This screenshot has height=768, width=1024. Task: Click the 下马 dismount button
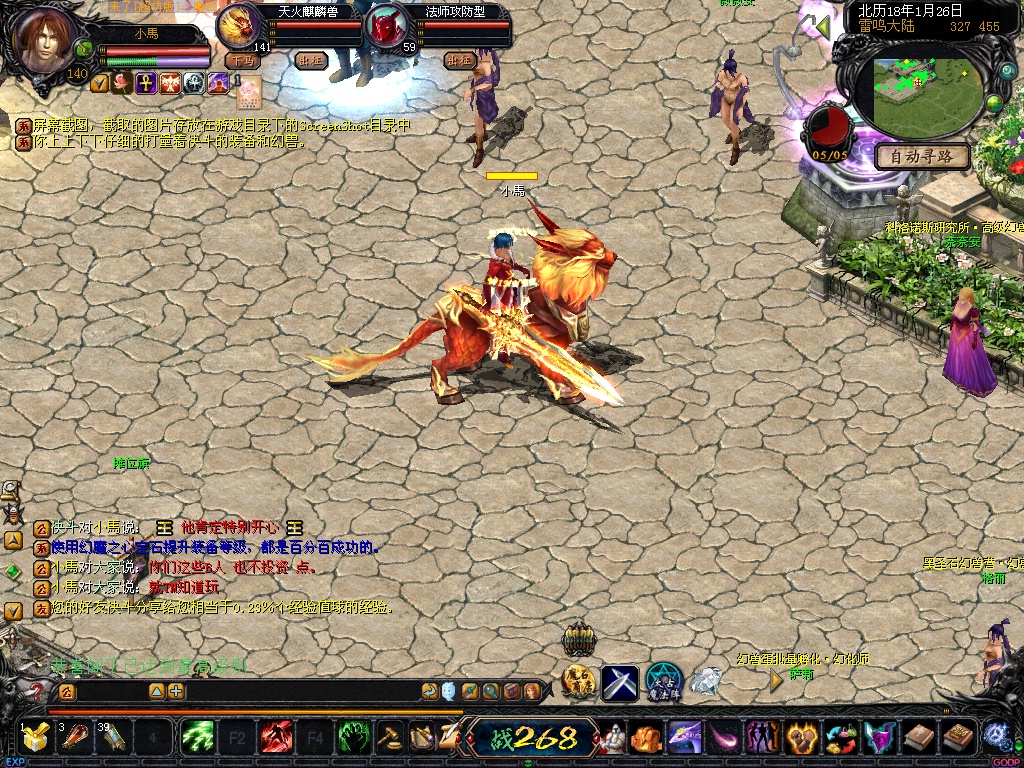click(241, 60)
